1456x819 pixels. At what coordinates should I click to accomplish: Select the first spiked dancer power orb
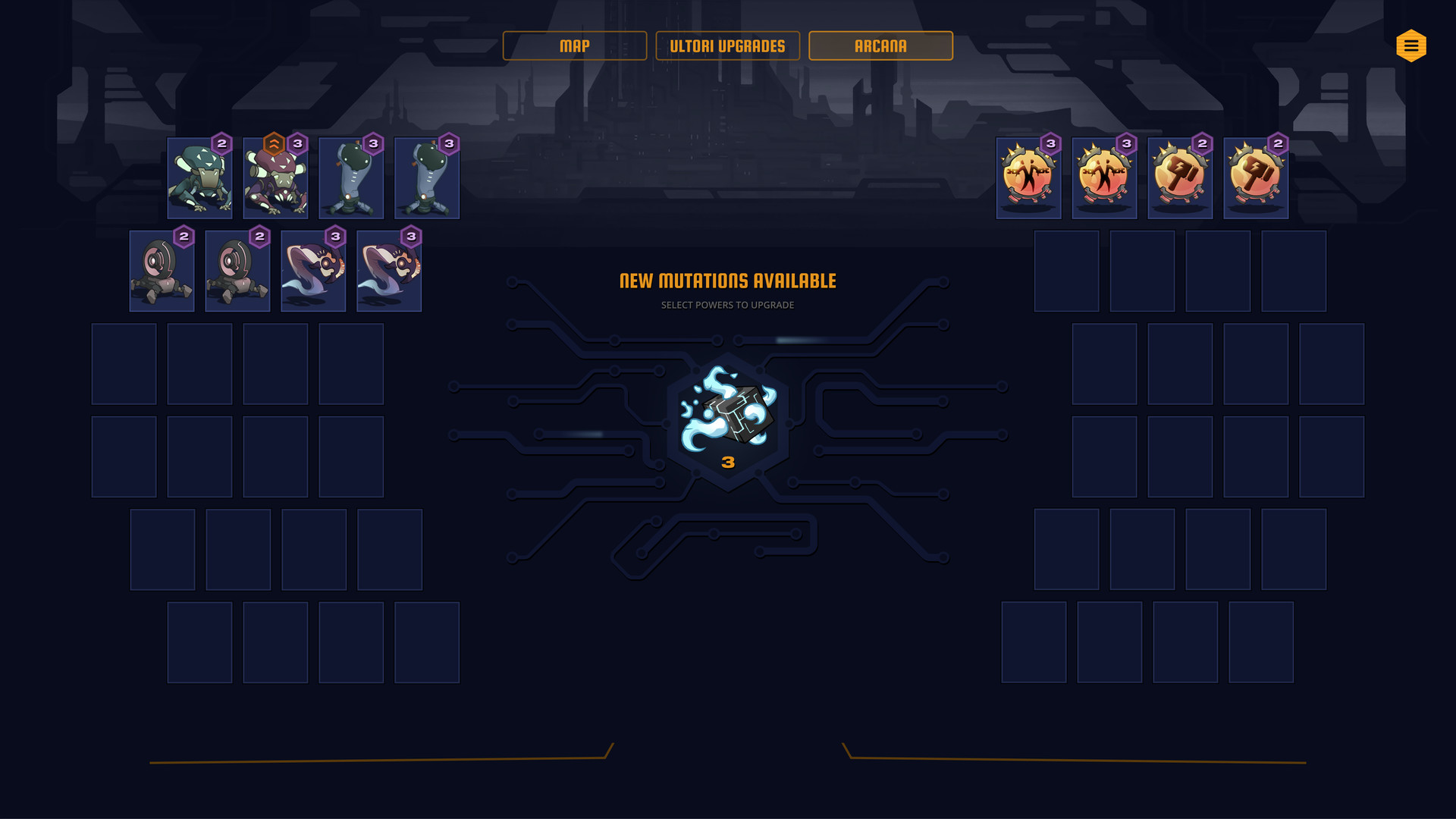1028,177
